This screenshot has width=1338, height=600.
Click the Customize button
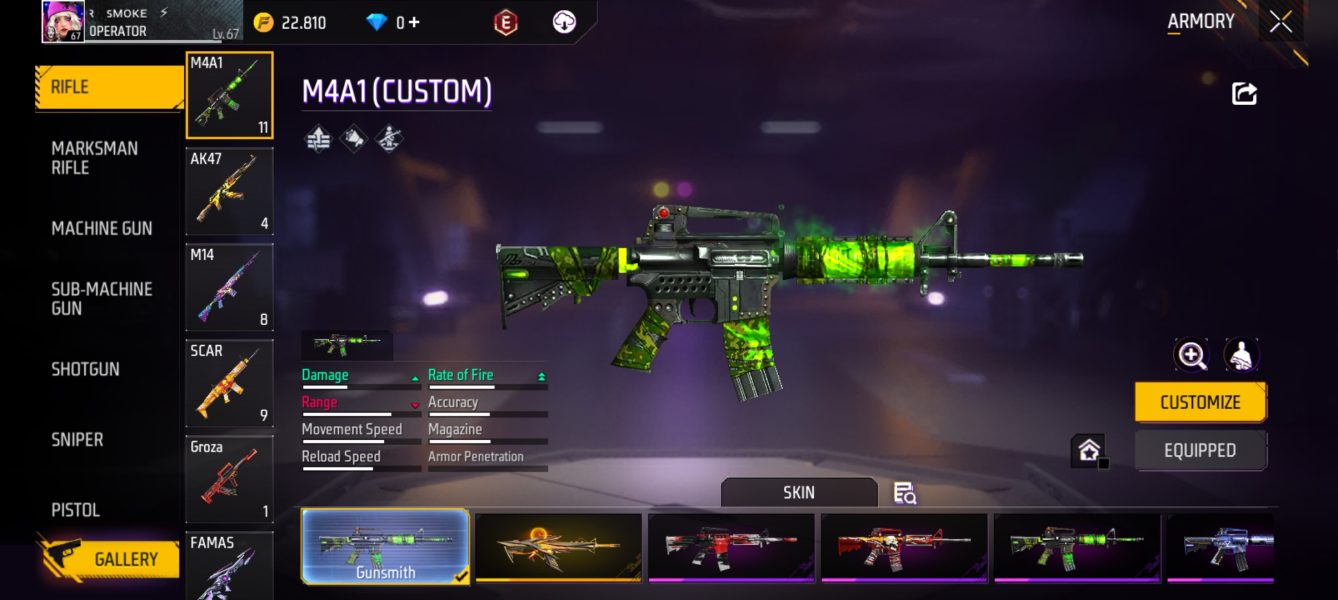[1200, 402]
